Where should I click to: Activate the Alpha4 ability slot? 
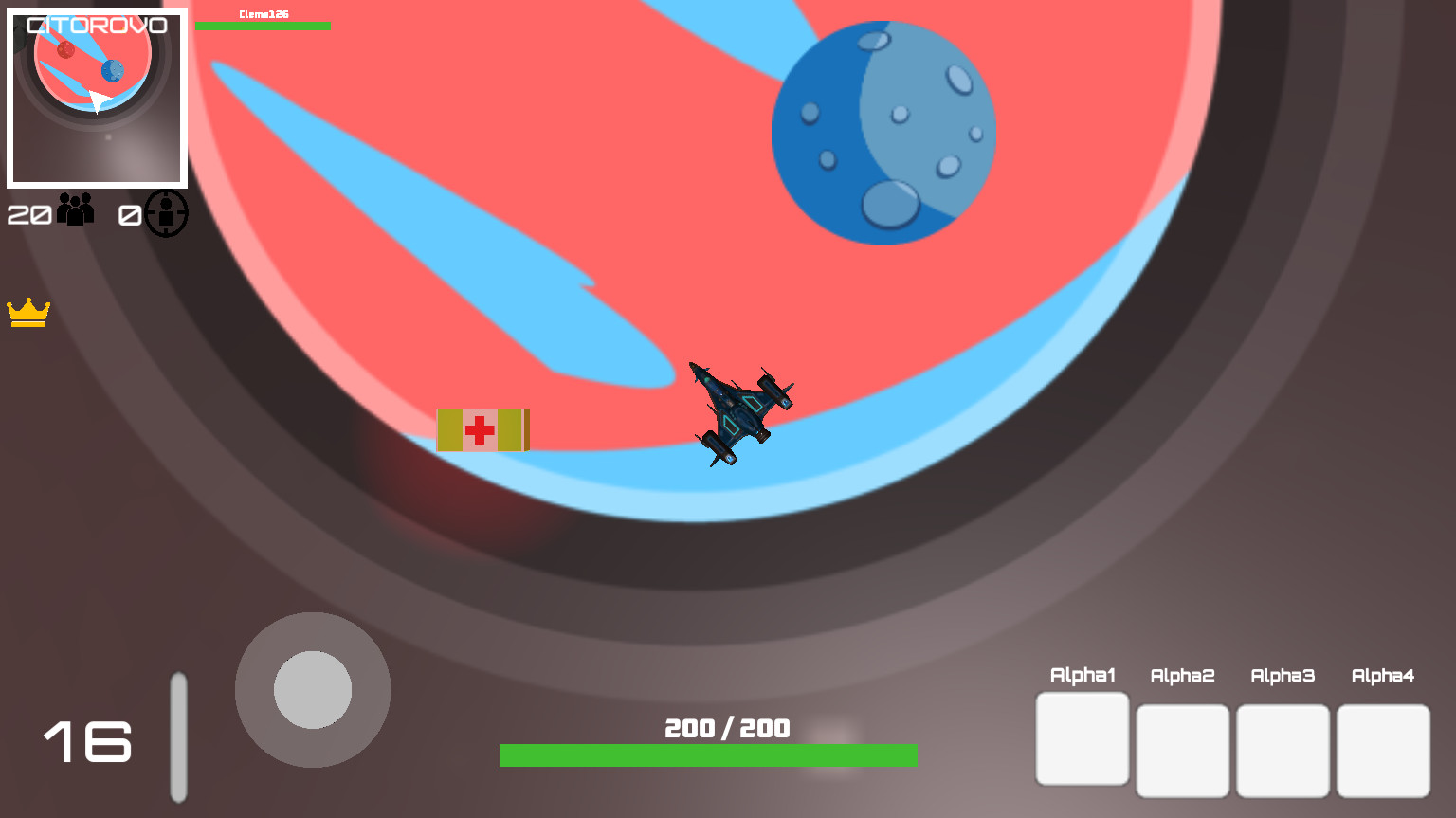(x=1383, y=748)
